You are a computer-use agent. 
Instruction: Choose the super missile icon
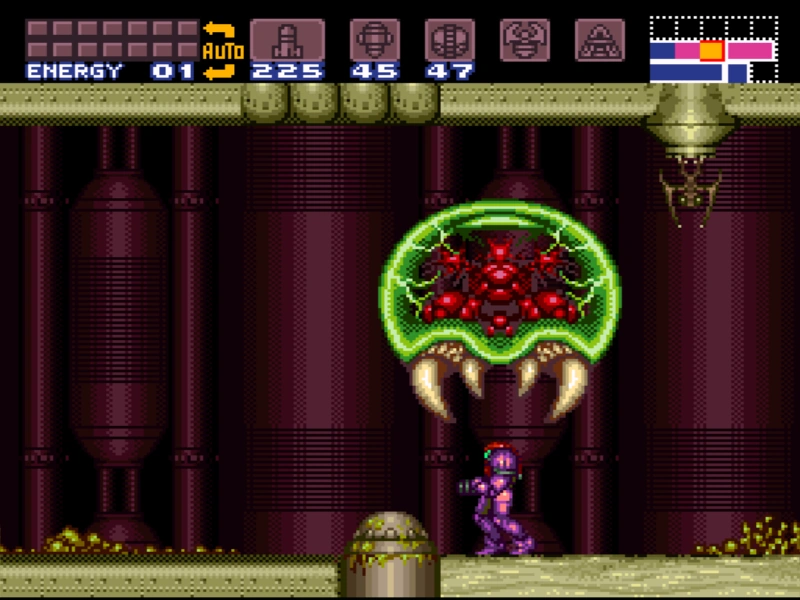click(x=374, y=40)
